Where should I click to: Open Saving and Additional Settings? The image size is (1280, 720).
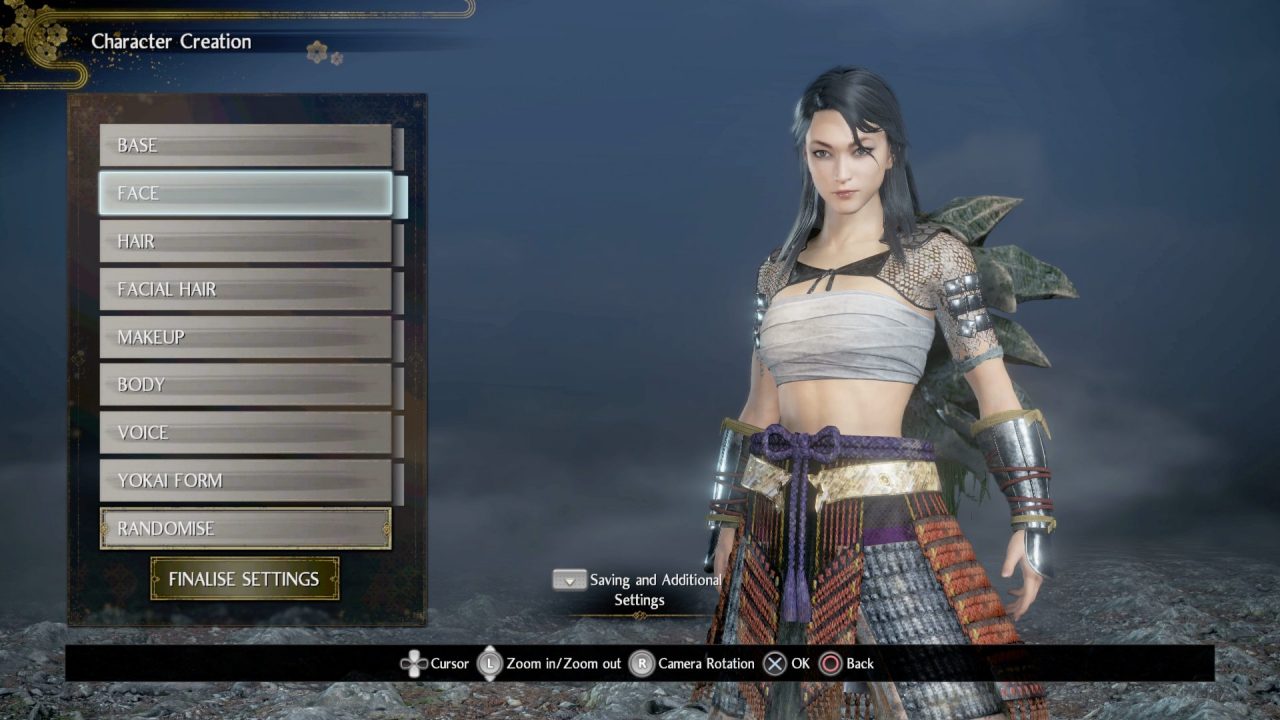coord(639,589)
